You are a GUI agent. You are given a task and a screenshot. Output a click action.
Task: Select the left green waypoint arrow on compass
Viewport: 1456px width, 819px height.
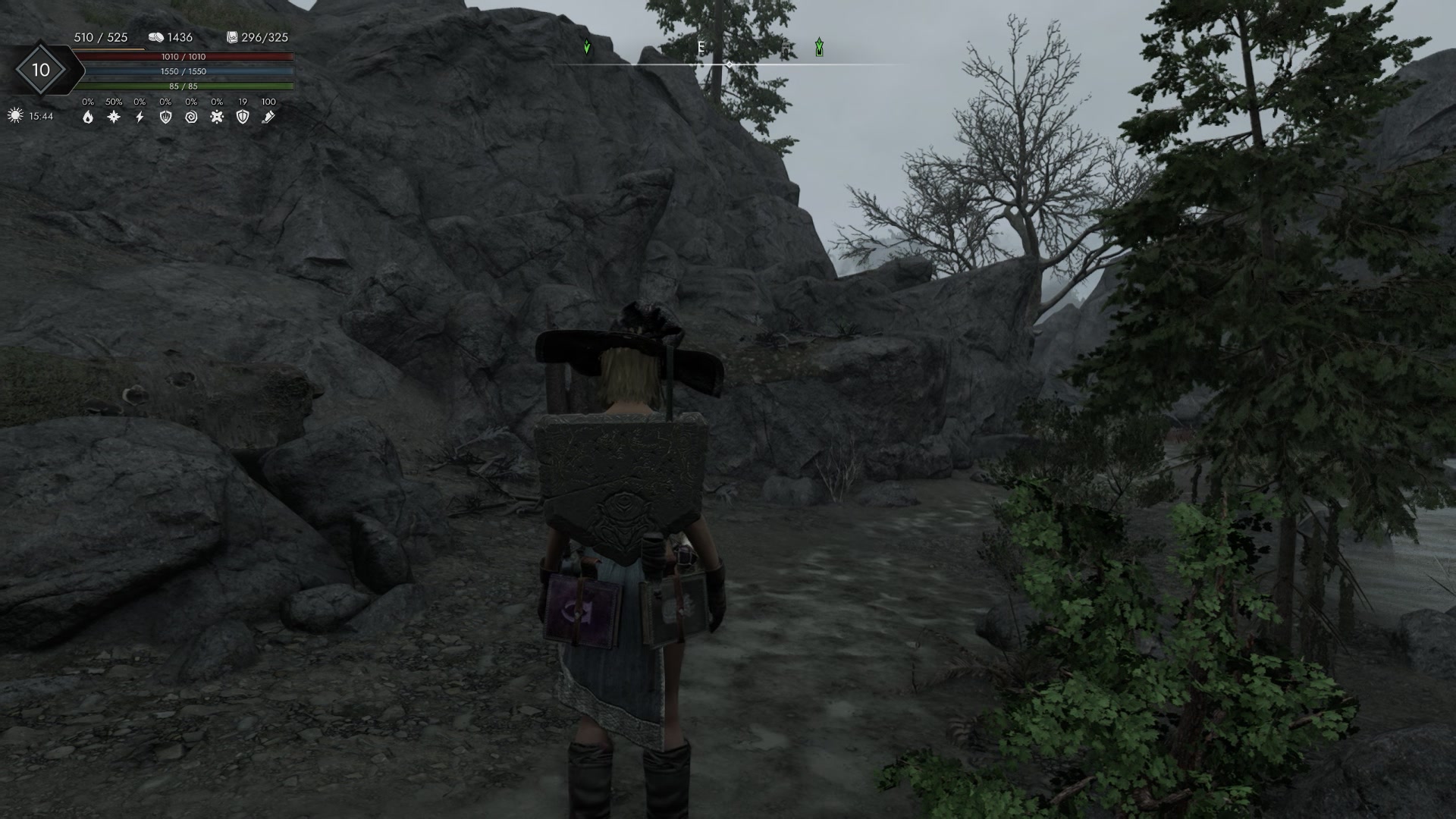click(x=587, y=47)
